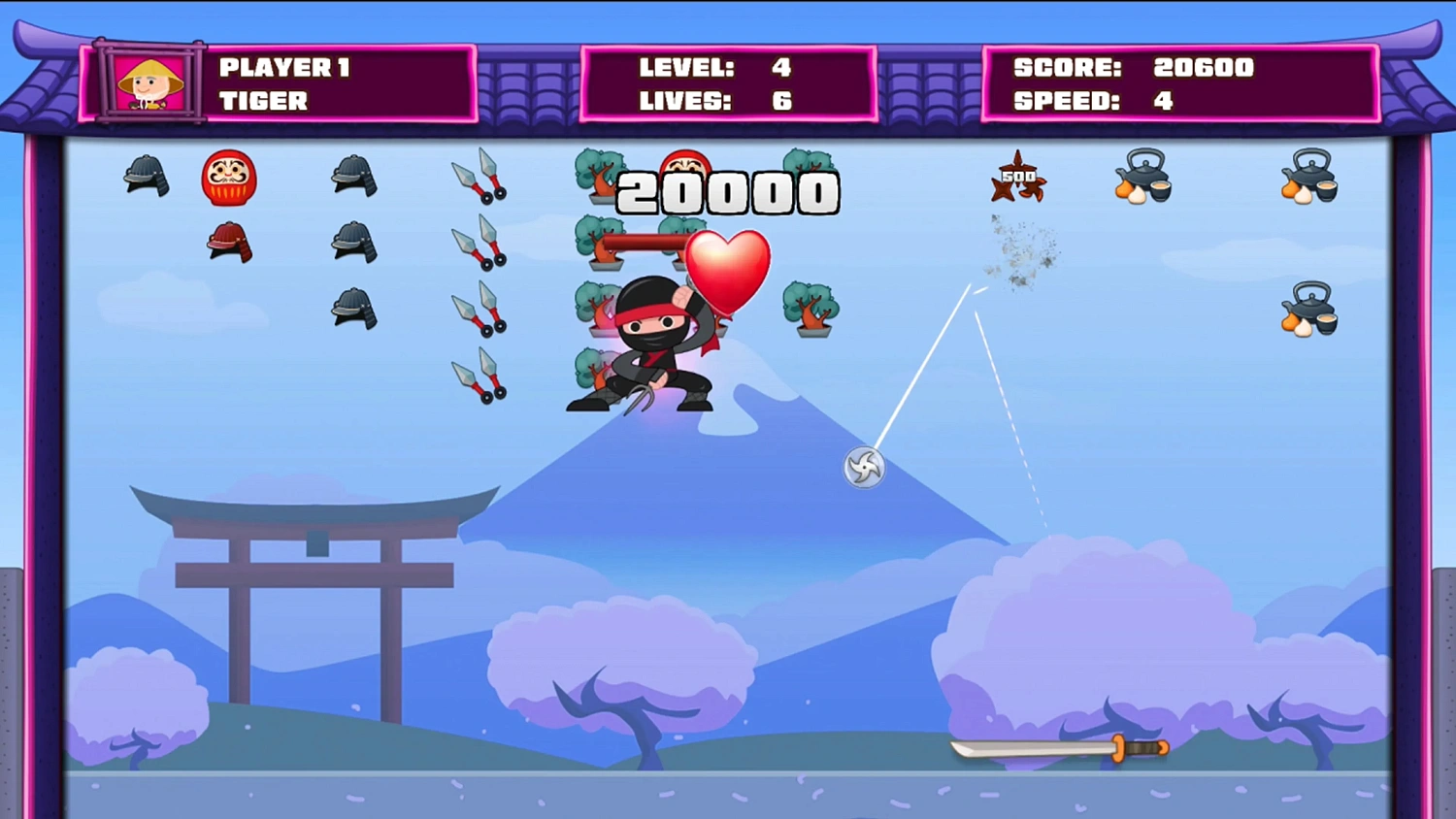Select the red samurai helmet
The width and height of the screenshot is (1456, 819).
coord(229,244)
